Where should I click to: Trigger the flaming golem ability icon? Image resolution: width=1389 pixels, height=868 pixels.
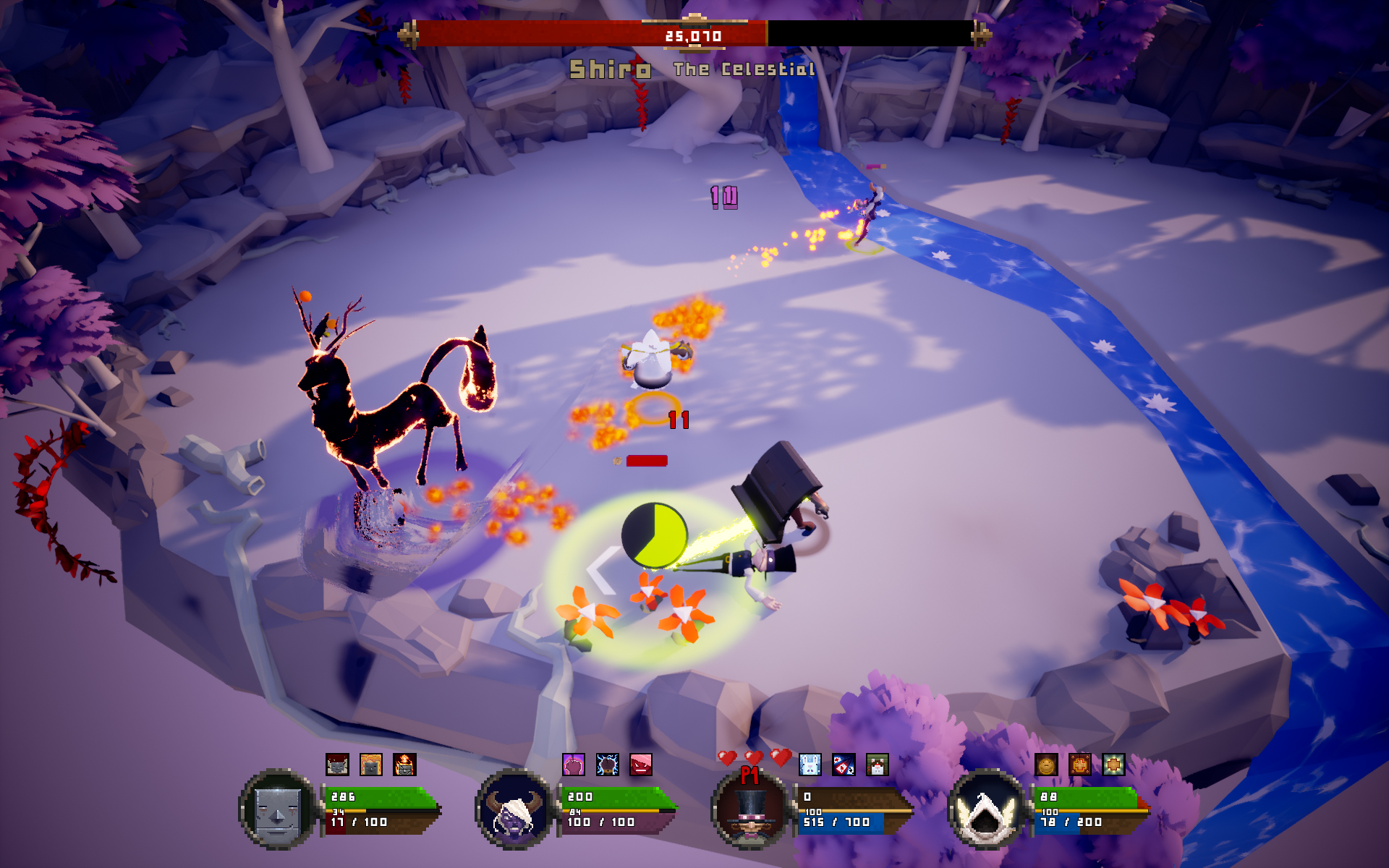tap(404, 765)
